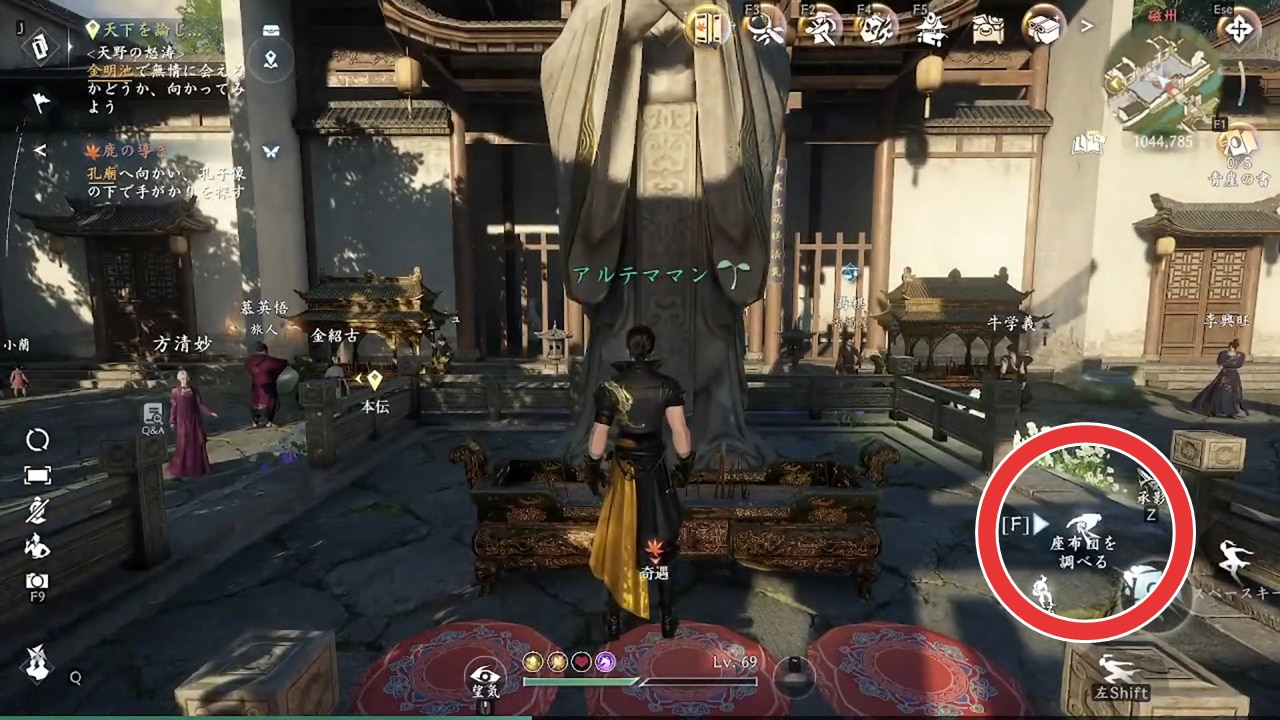
Task: Open the minimap of the city
Action: (1160, 82)
